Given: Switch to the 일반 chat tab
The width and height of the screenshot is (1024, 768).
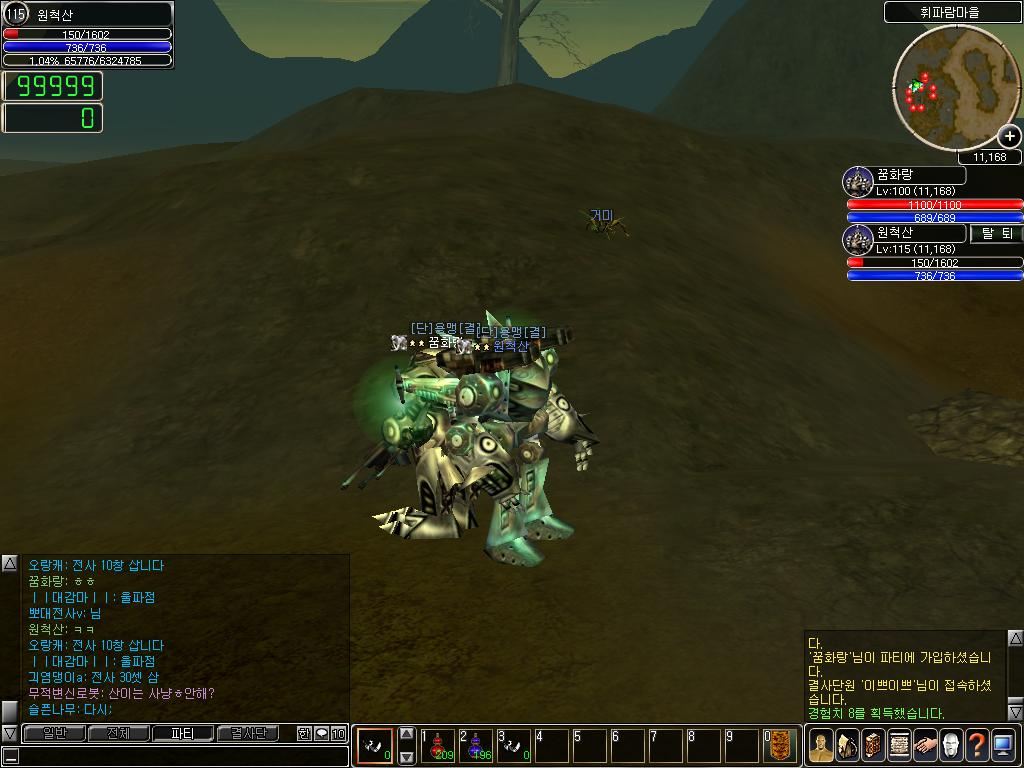Looking at the screenshot, I should coord(53,734).
